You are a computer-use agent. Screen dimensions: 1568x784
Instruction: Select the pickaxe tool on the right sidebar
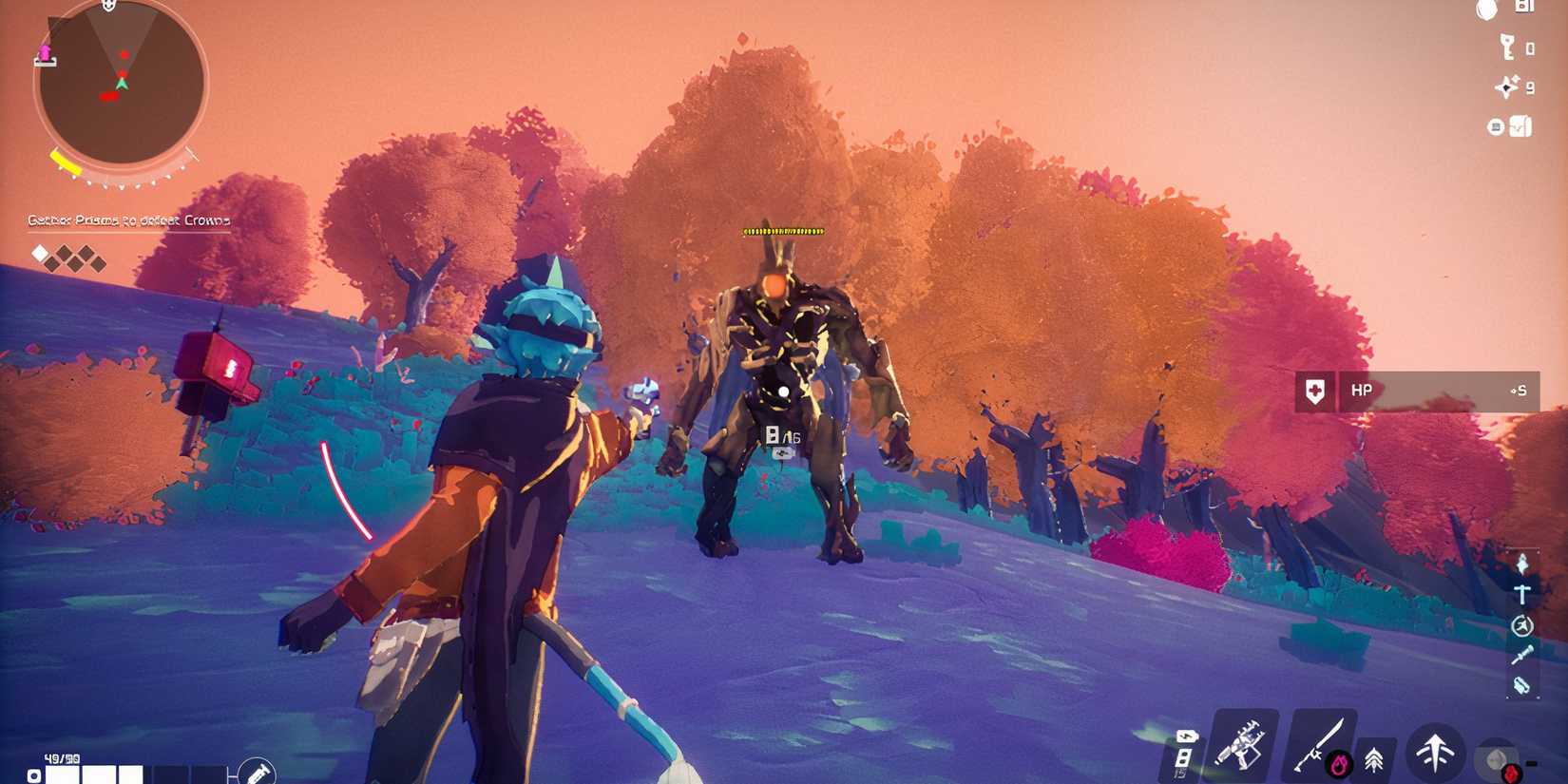click(1521, 594)
